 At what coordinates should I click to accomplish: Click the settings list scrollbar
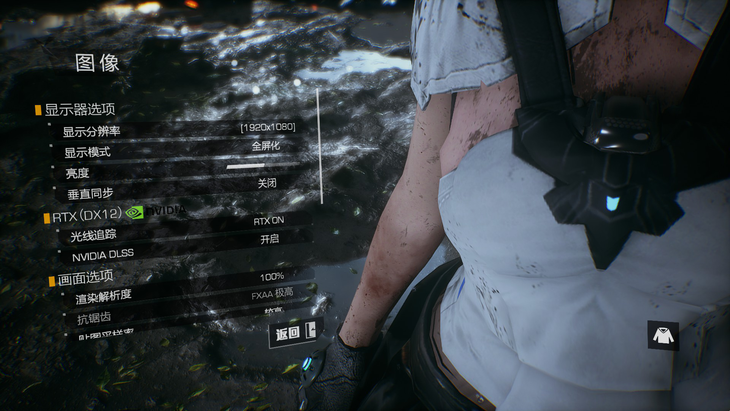coord(319,145)
